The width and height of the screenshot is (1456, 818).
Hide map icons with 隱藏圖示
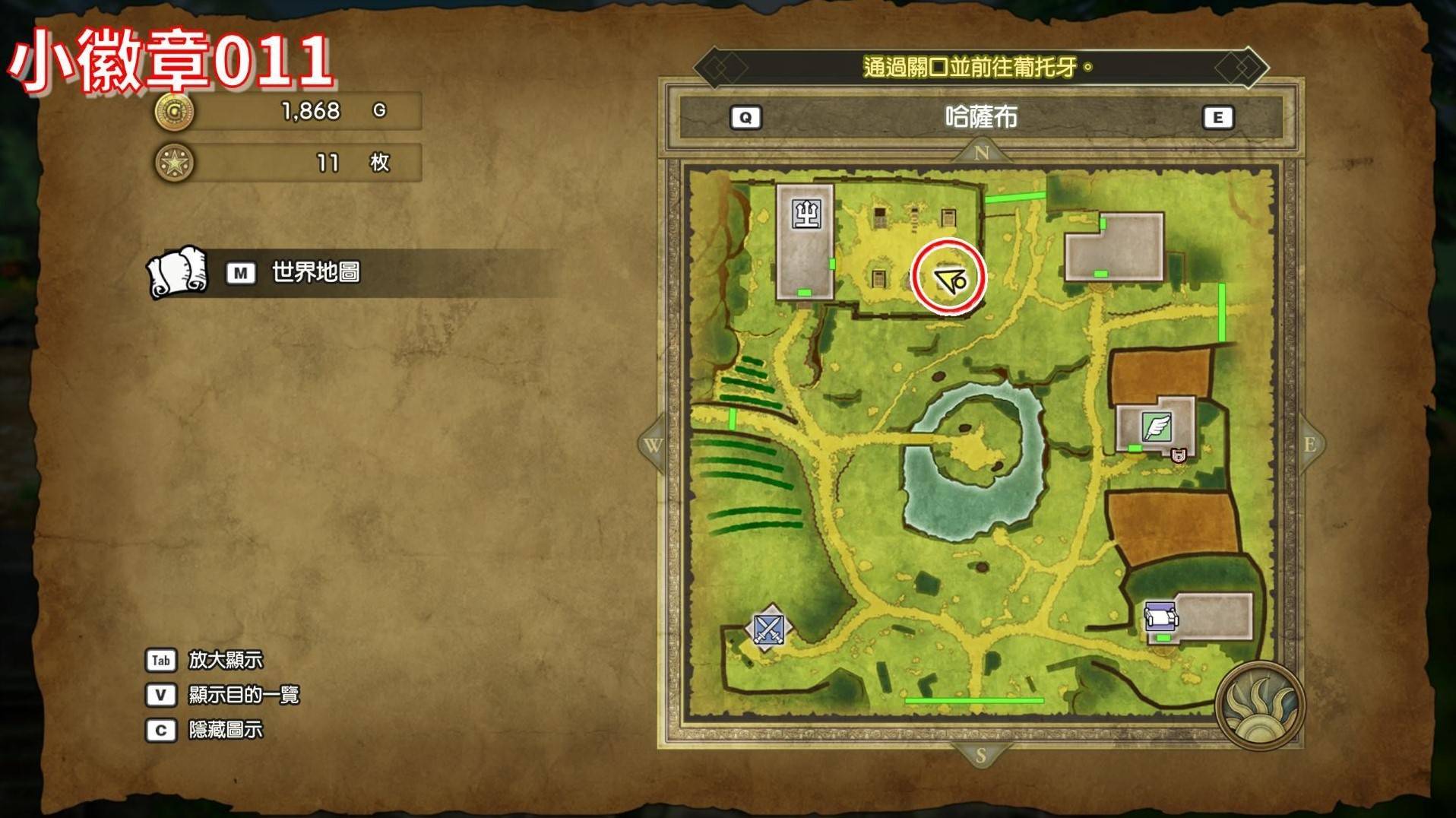click(225, 730)
